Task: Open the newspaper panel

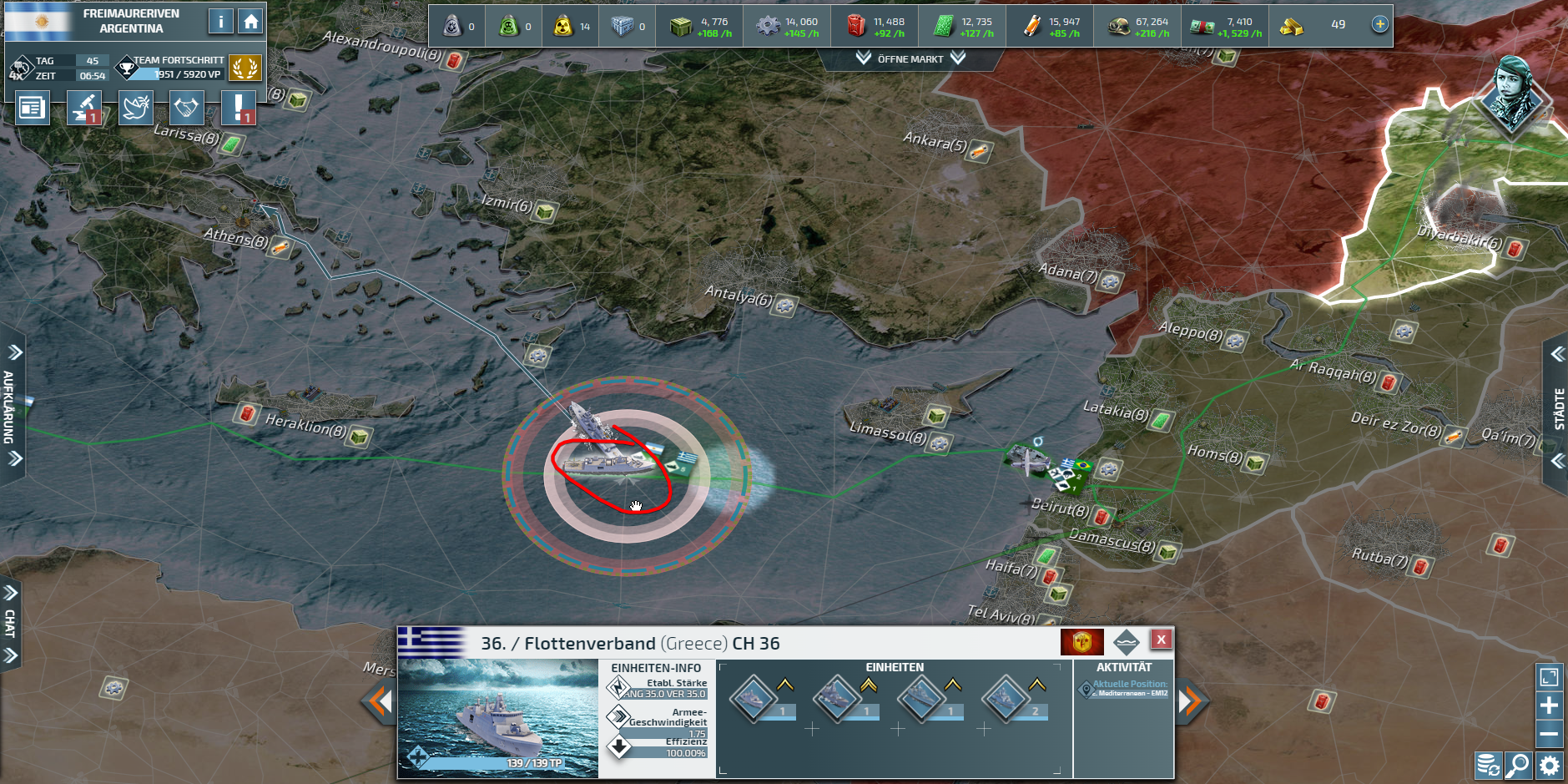Action: pyautogui.click(x=32, y=109)
